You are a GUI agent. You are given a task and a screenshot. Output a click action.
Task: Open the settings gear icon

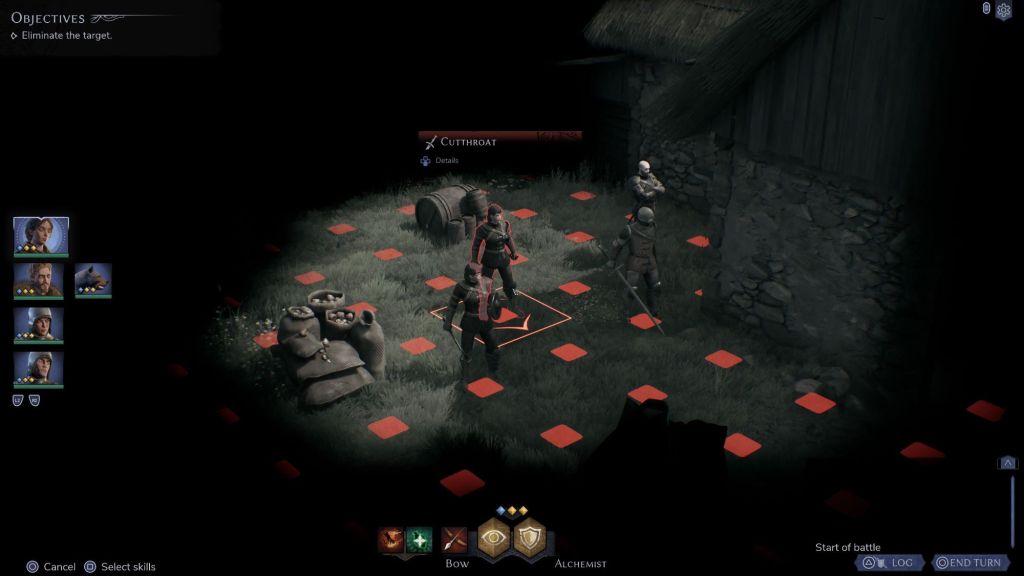[1004, 10]
